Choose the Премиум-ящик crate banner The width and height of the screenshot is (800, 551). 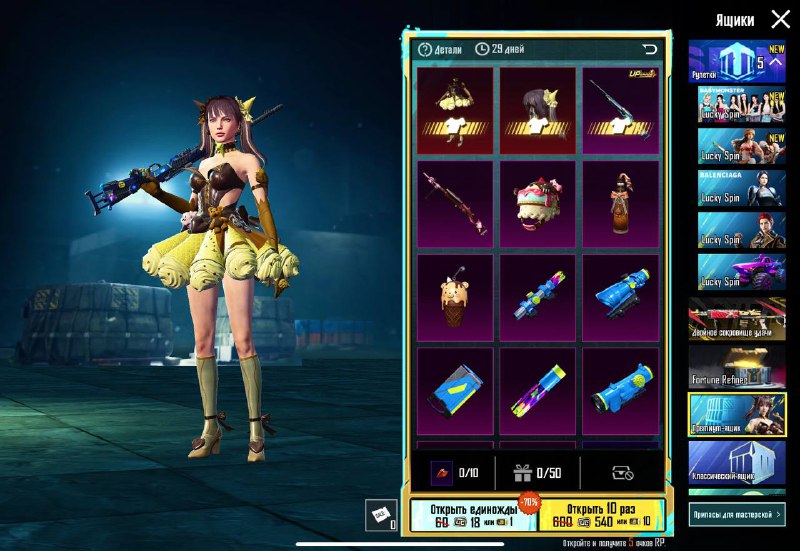click(736, 414)
